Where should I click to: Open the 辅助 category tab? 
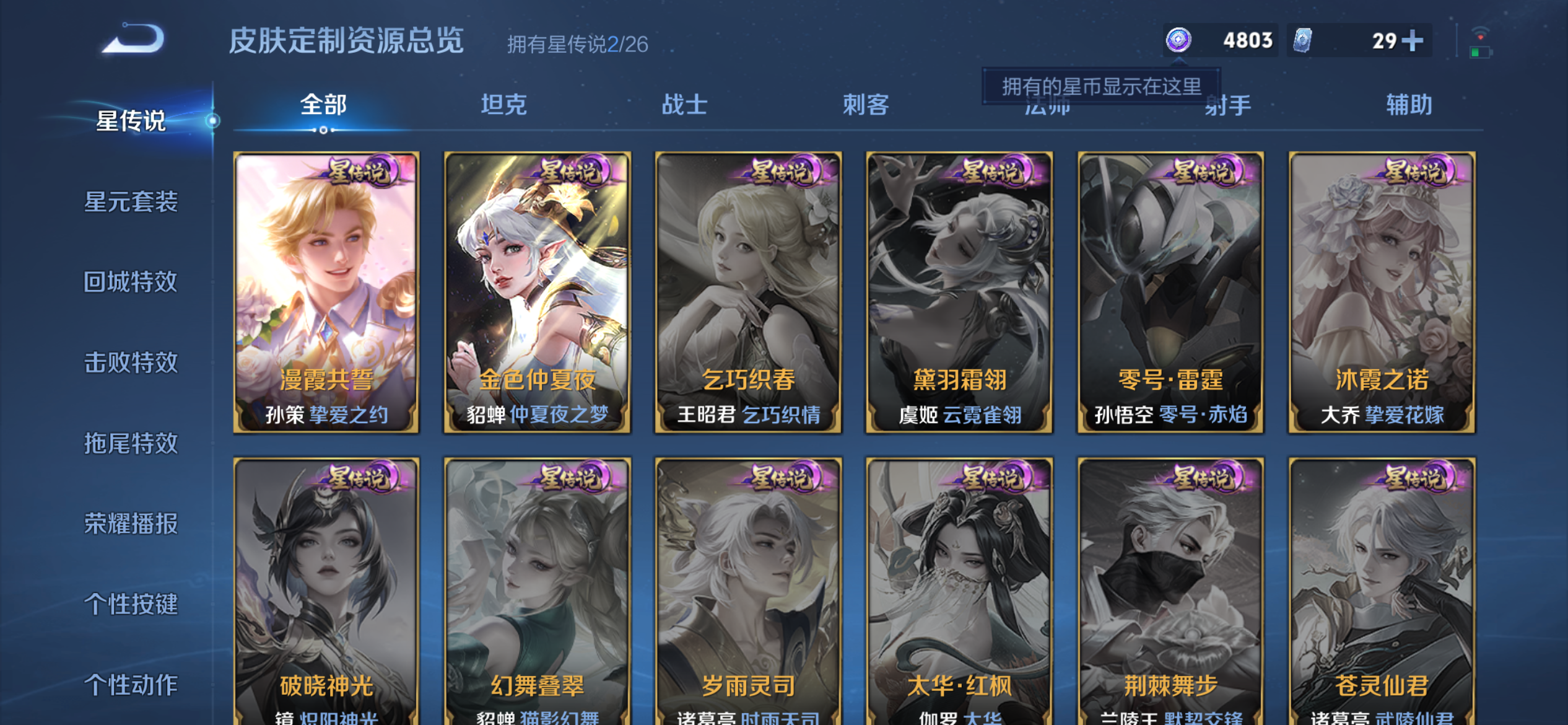pos(1408,105)
